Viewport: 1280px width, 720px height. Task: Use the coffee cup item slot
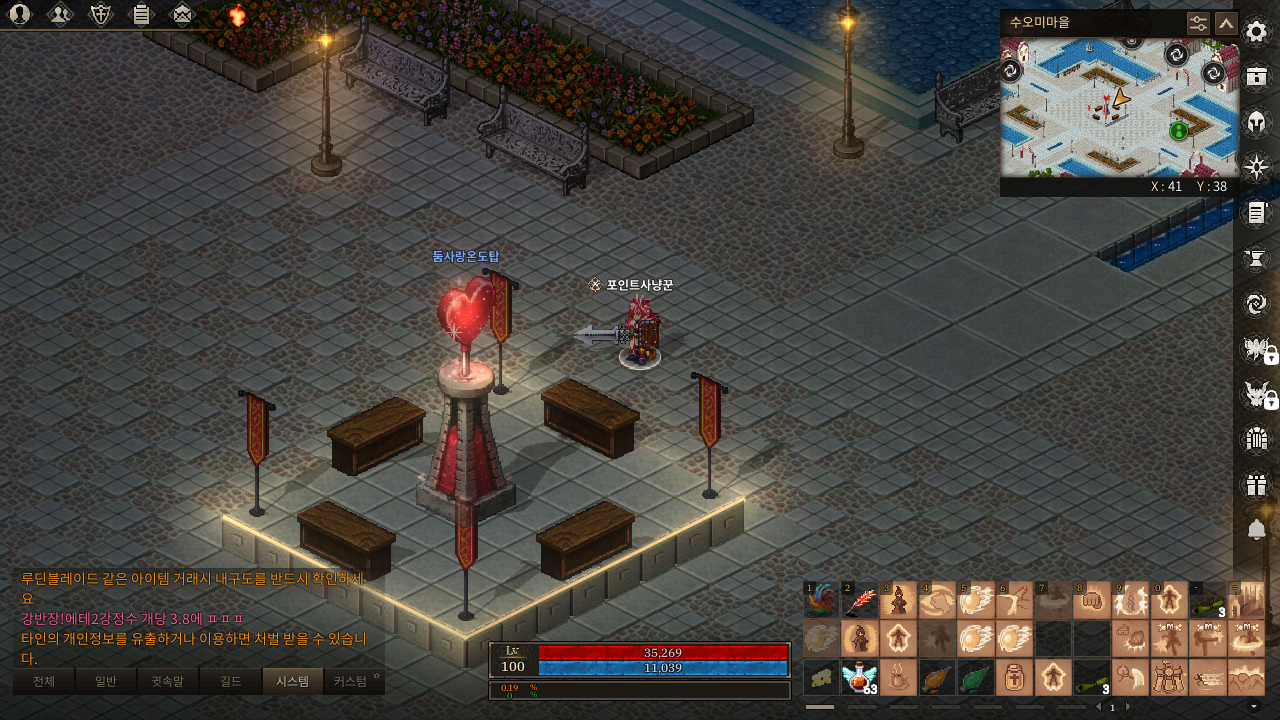pyautogui.click(x=898, y=677)
